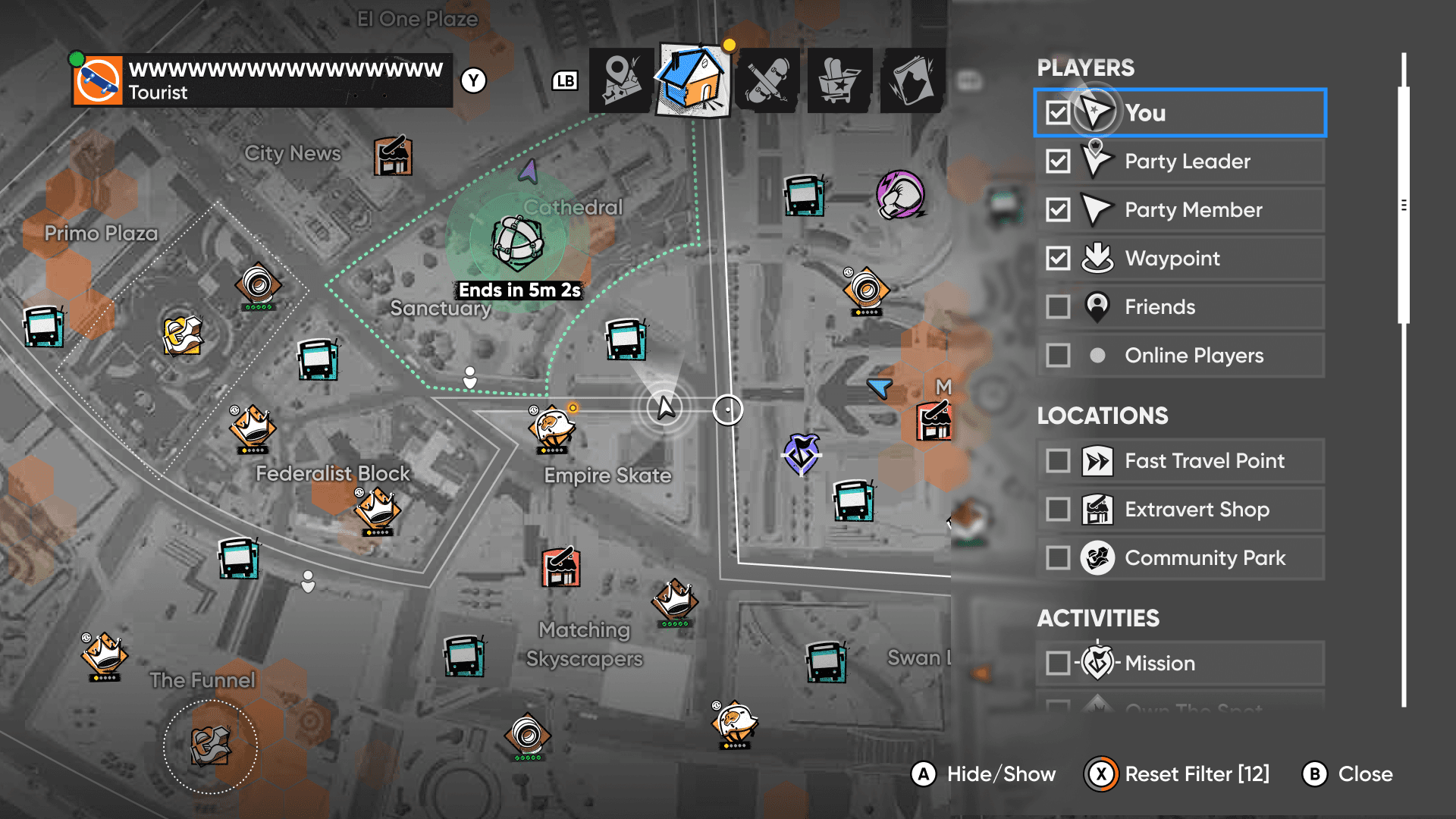Uncheck the Party Leader filter
Viewport: 1456px width, 819px height.
click(x=1058, y=162)
